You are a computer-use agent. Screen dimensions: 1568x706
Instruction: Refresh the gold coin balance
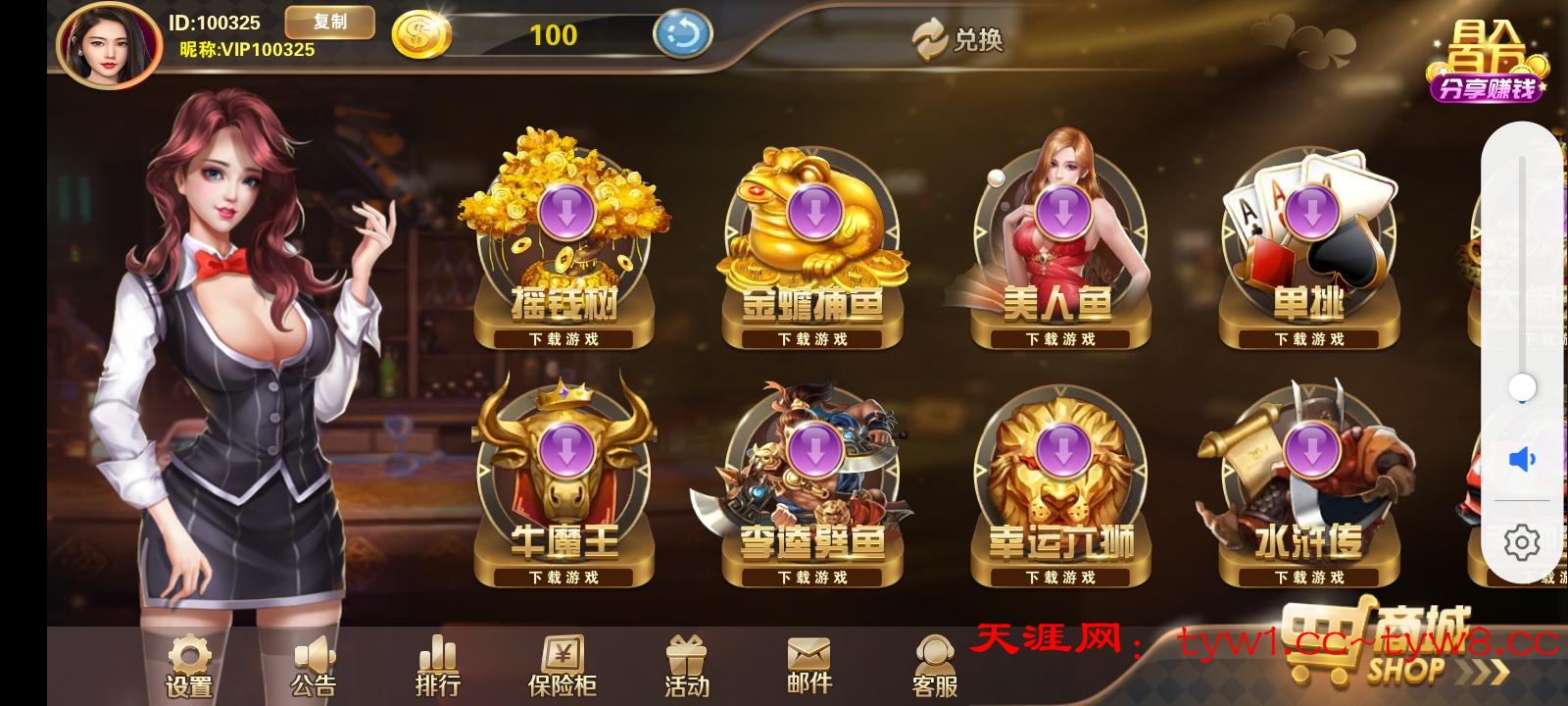coord(682,35)
